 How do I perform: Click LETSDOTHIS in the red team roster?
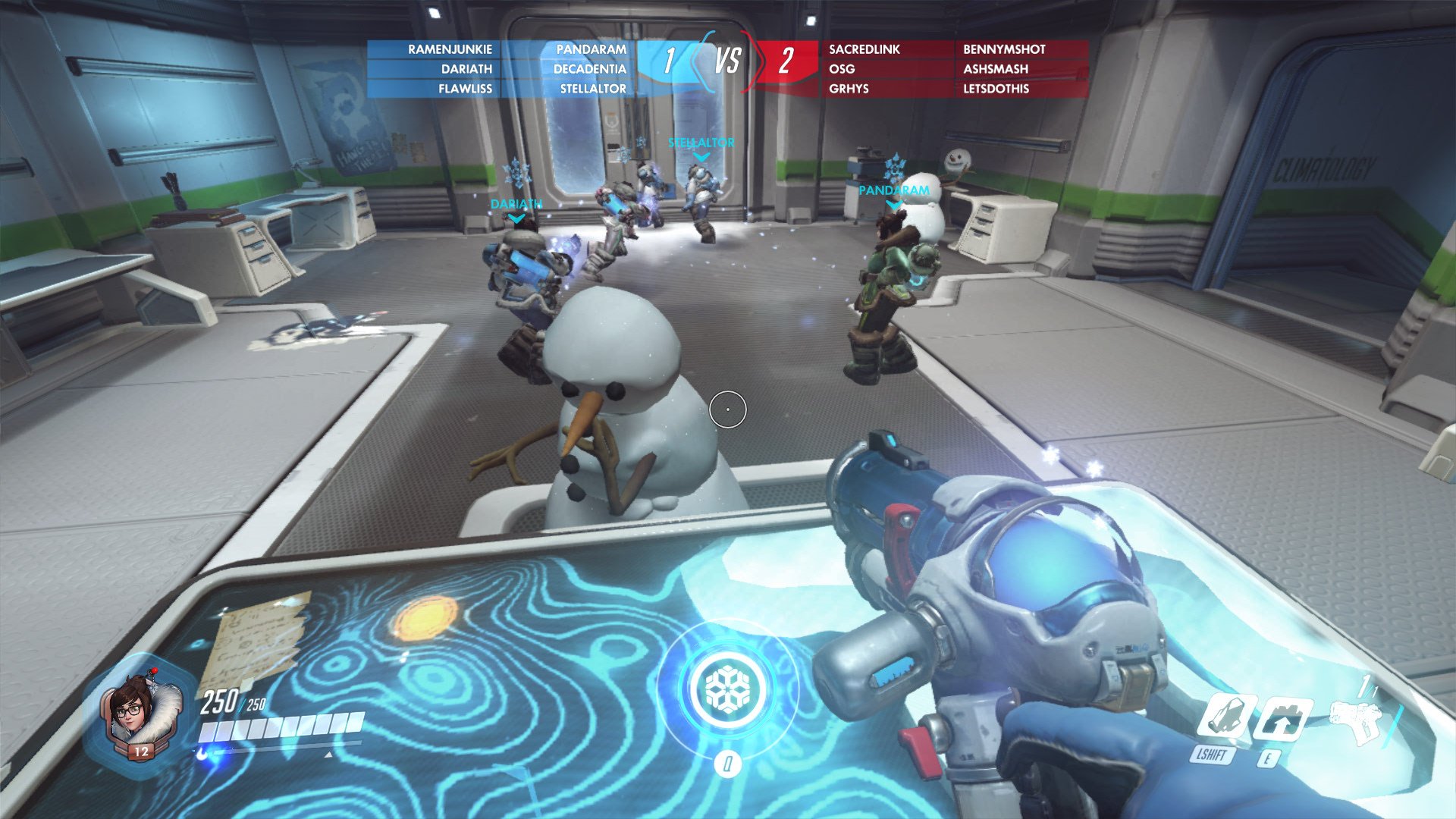coord(996,89)
